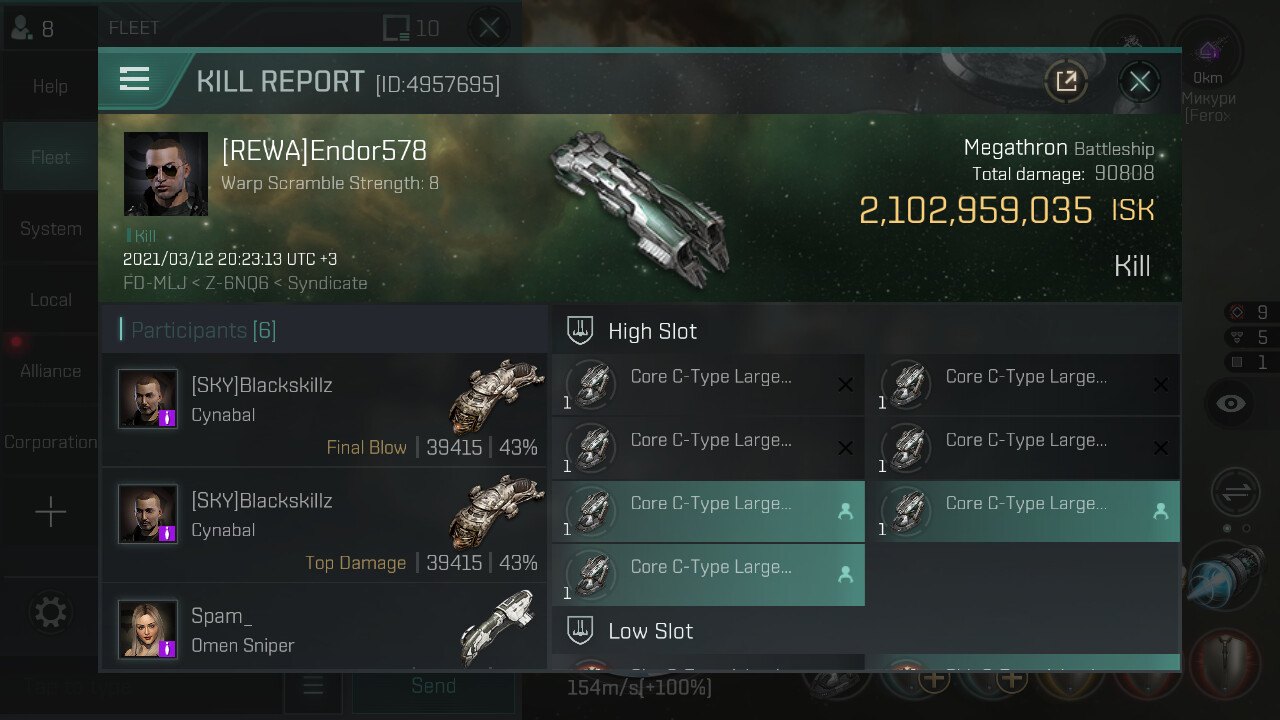Send the chat message
1280x720 pixels.
[x=433, y=686]
